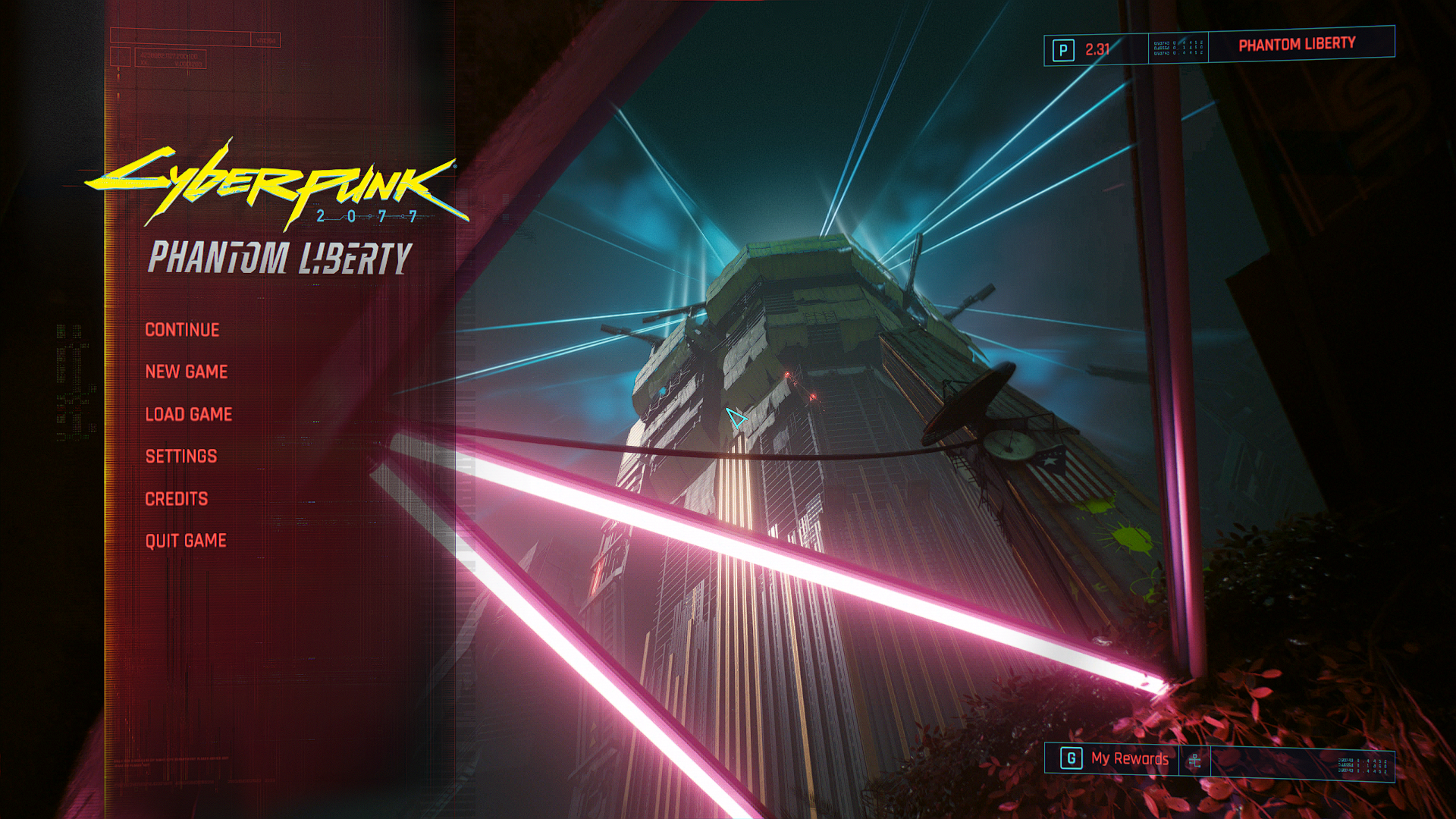Open the My Rewards panel
The height and width of the screenshot is (819, 1456).
[x=1128, y=758]
